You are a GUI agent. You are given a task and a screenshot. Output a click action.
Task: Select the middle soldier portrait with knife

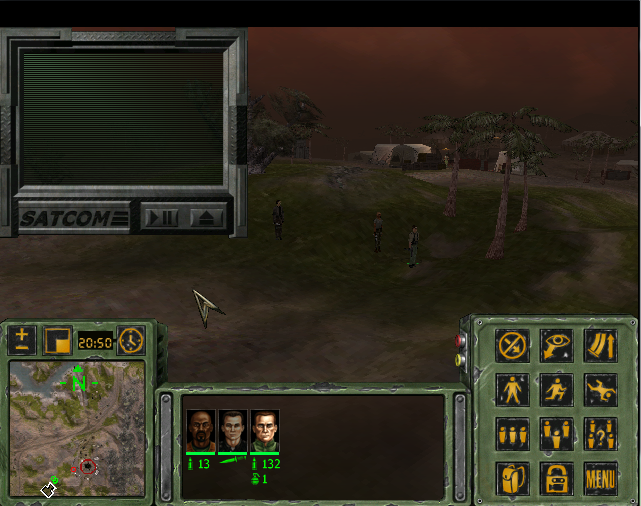pyautogui.click(x=232, y=430)
